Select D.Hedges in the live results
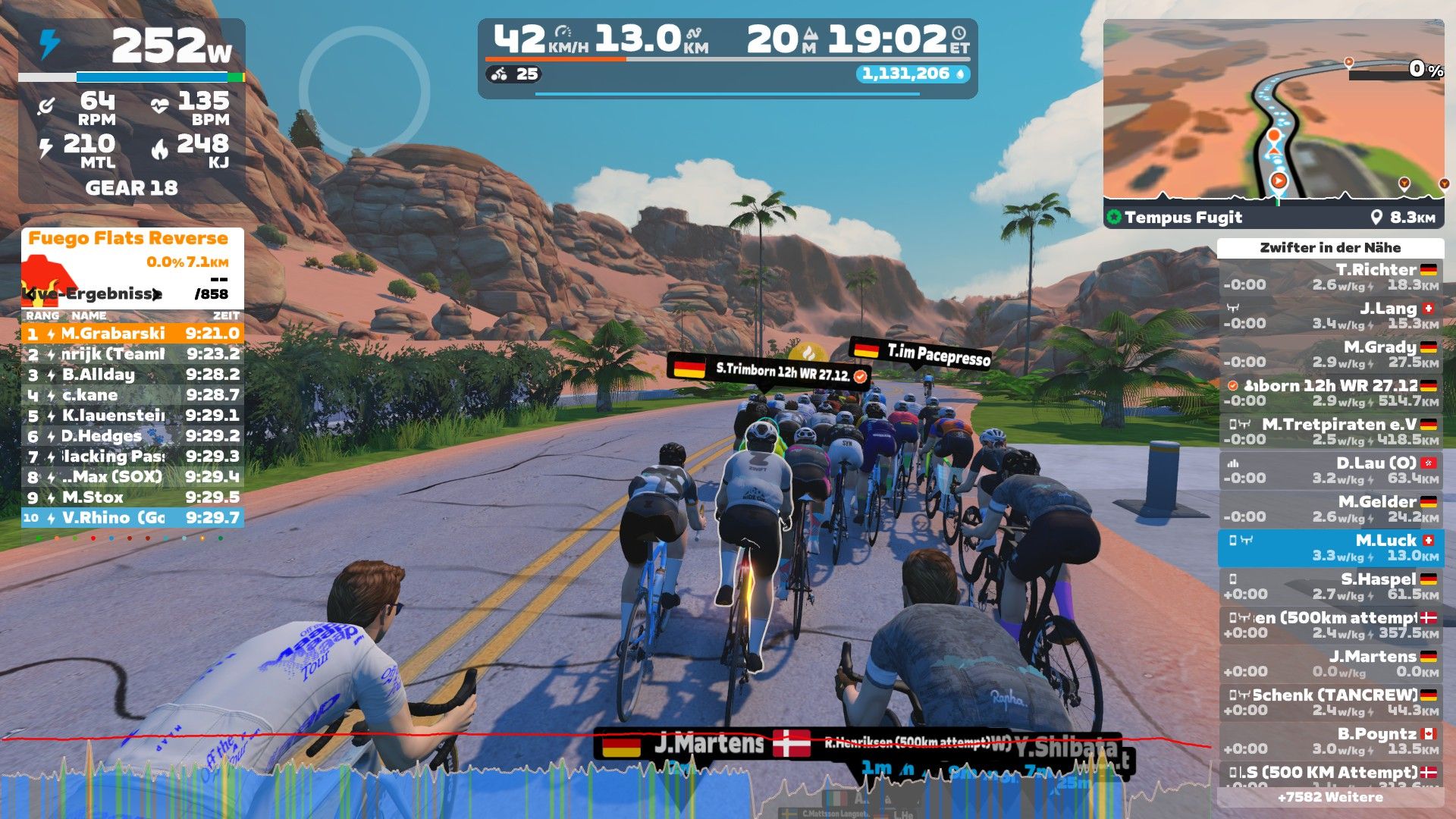Image resolution: width=1456 pixels, height=819 pixels. point(133,435)
